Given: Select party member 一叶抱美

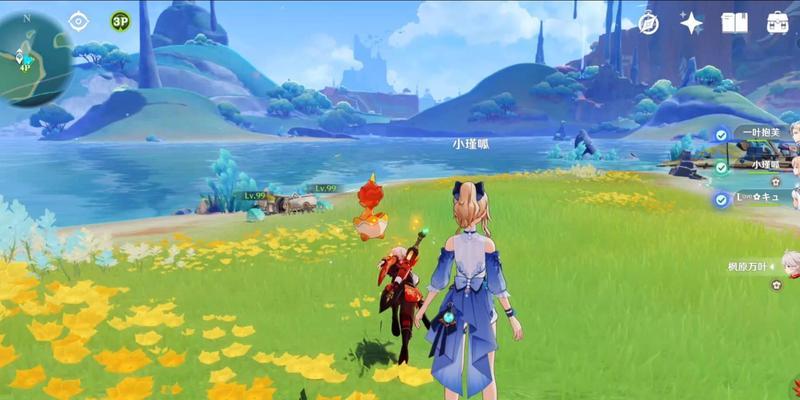Looking at the screenshot, I should tap(758, 133).
